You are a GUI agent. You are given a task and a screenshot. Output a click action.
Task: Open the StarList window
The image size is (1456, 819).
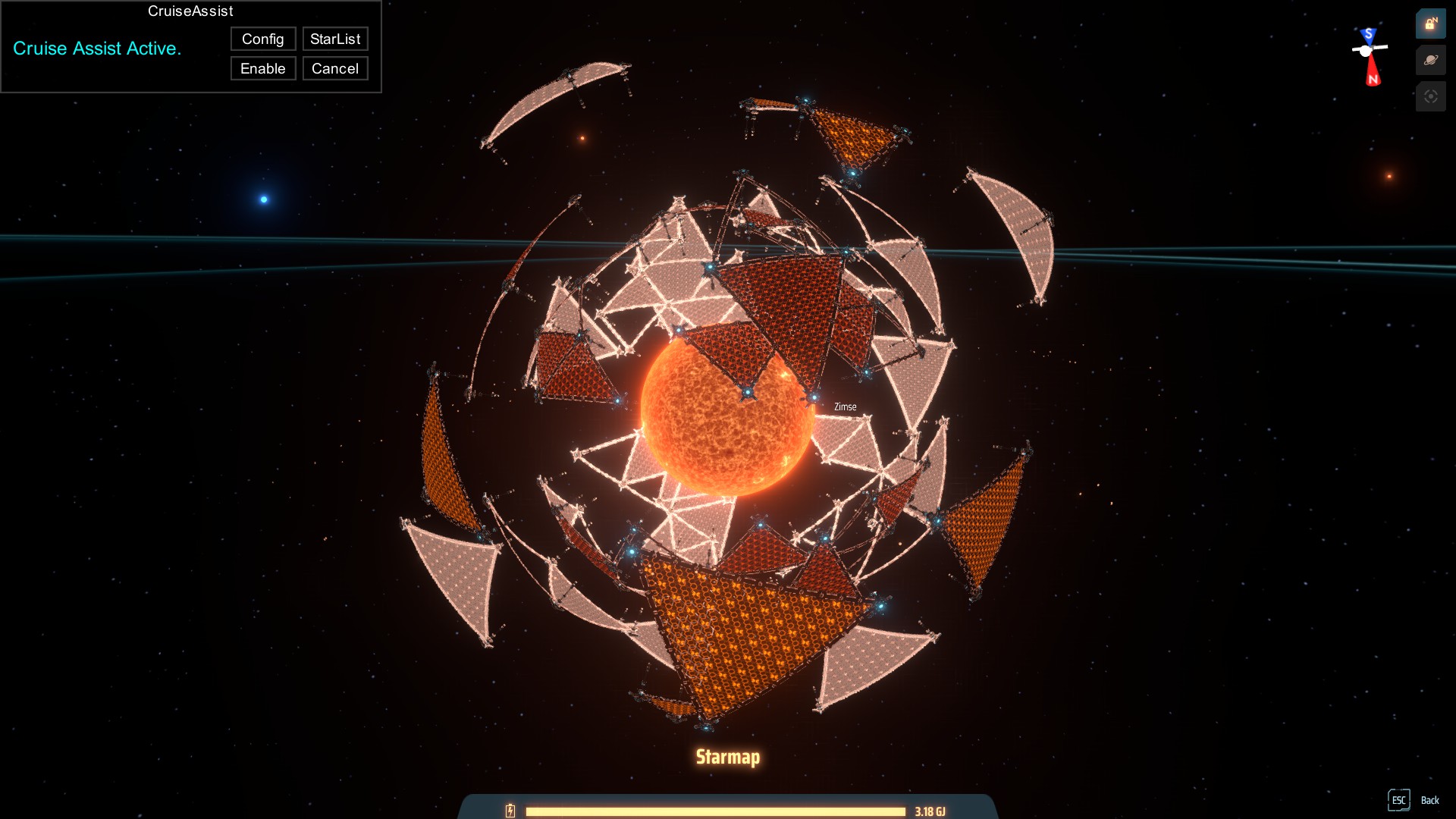pyautogui.click(x=335, y=39)
